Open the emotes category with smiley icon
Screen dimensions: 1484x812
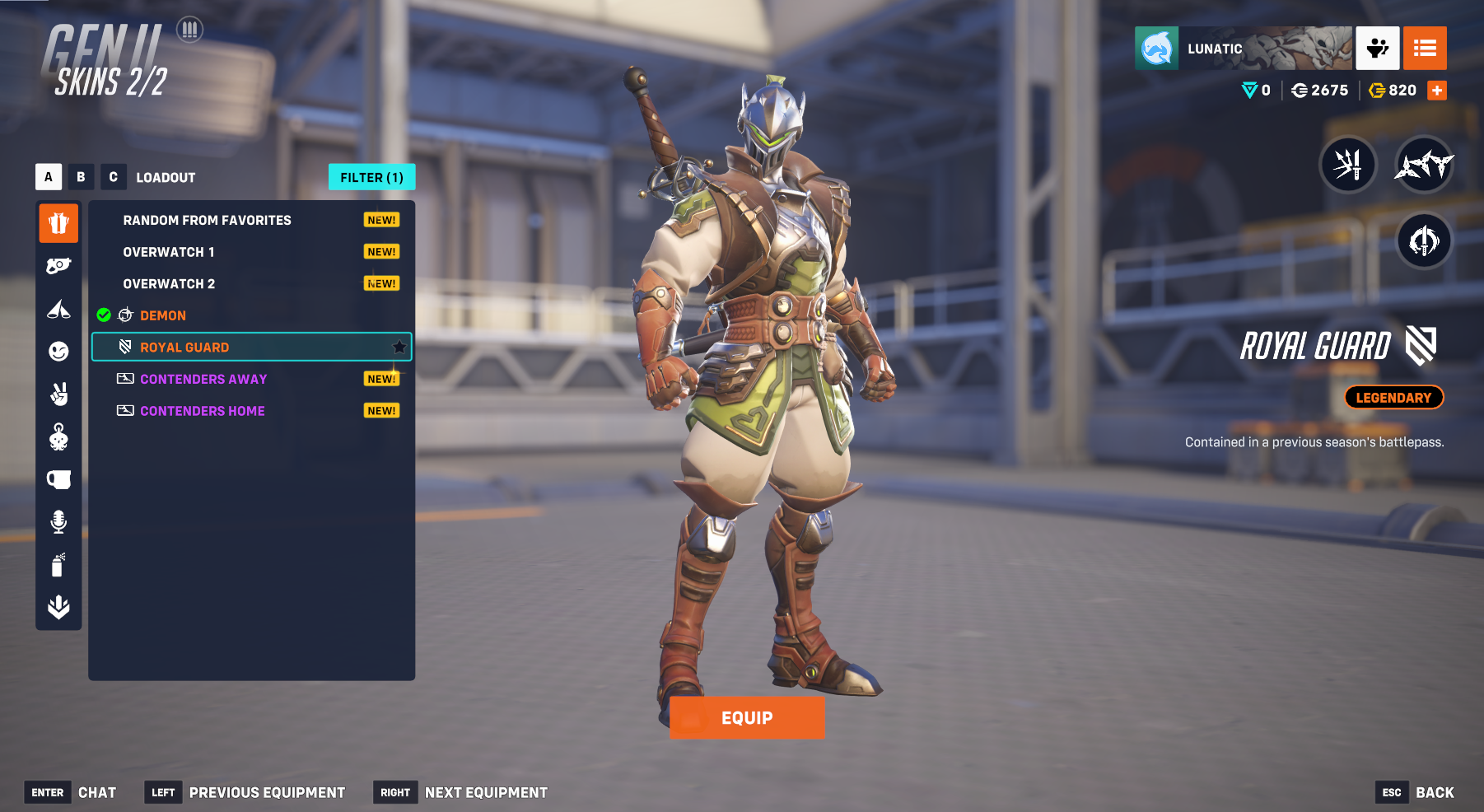(58, 352)
